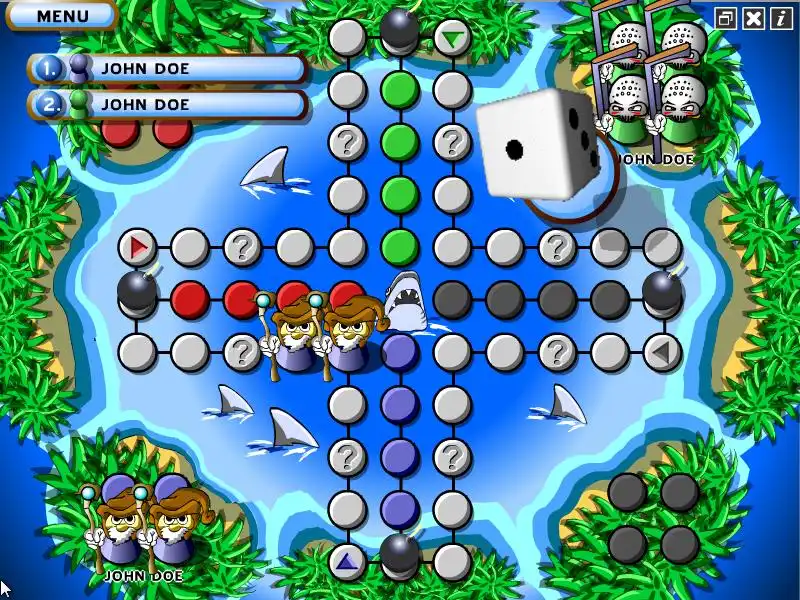Screen dimensions: 800x600
Task: Click the blue up-arrow start tile
Action: pyautogui.click(x=347, y=561)
